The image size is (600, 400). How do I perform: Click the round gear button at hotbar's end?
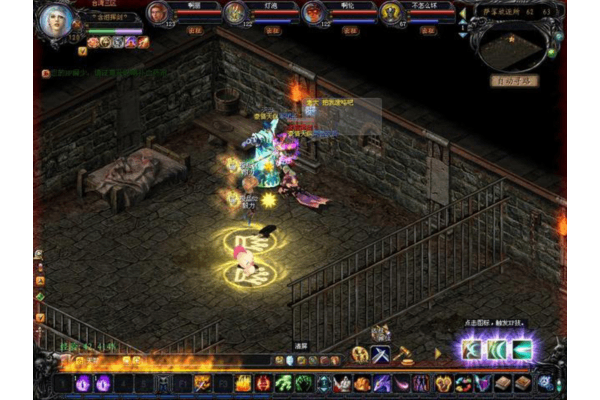[545, 383]
